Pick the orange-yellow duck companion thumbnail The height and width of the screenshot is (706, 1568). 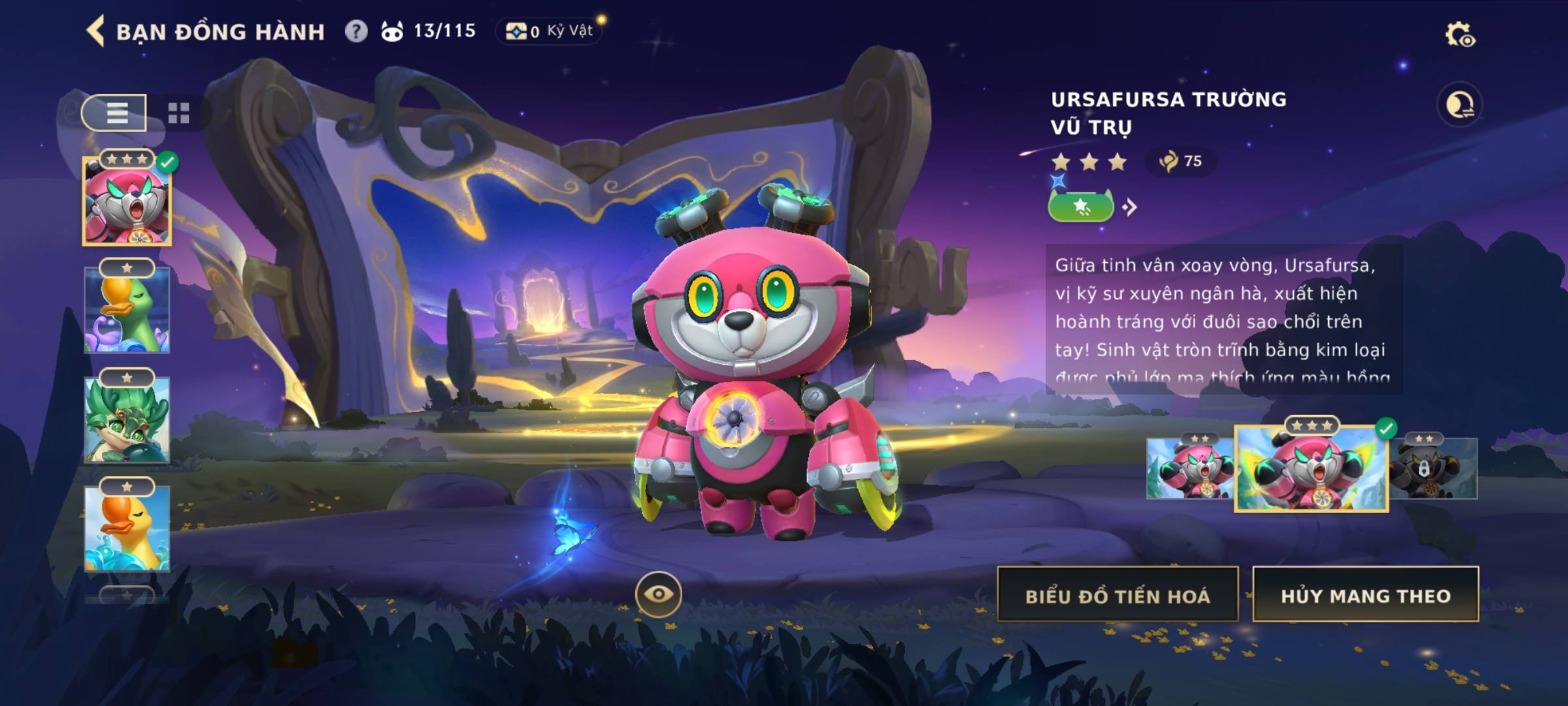tap(127, 528)
